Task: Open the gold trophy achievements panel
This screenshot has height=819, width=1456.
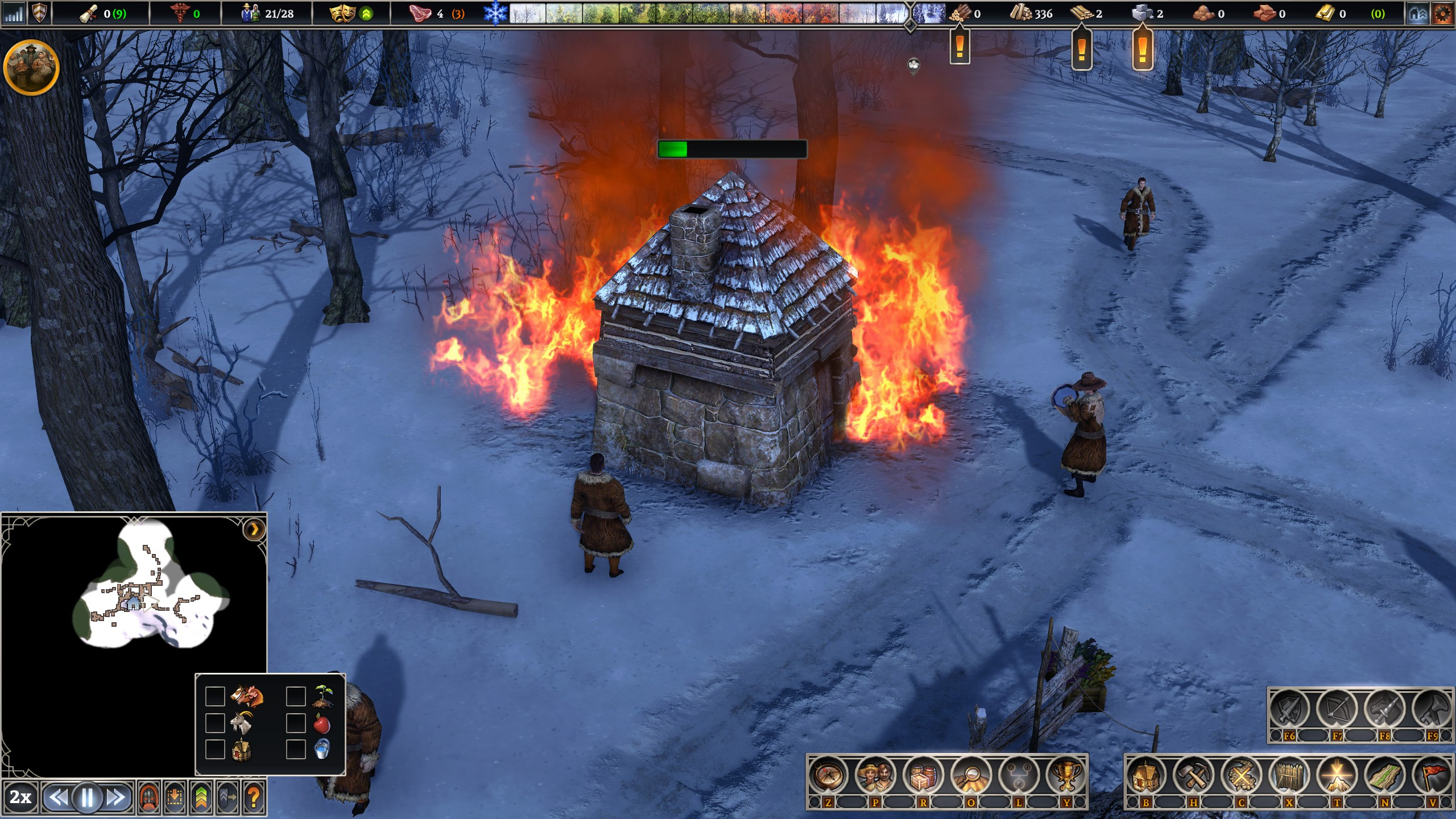Action: click(x=1066, y=775)
